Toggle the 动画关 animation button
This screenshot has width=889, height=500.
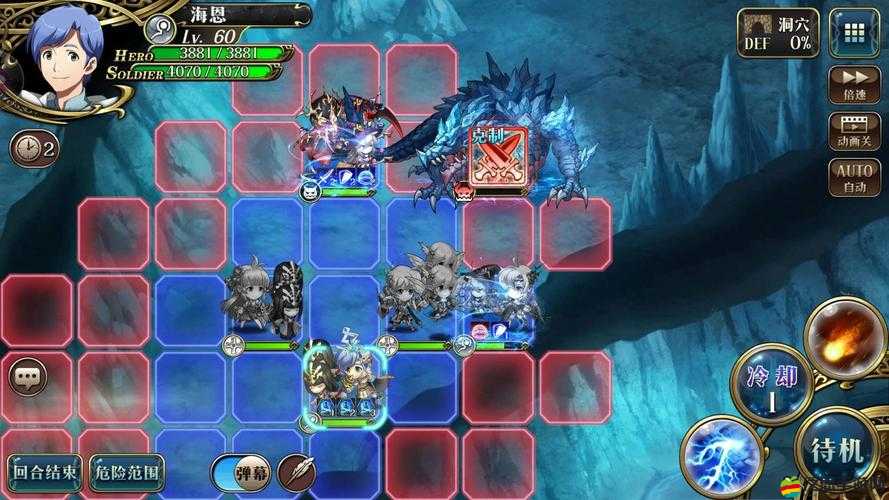click(x=854, y=131)
